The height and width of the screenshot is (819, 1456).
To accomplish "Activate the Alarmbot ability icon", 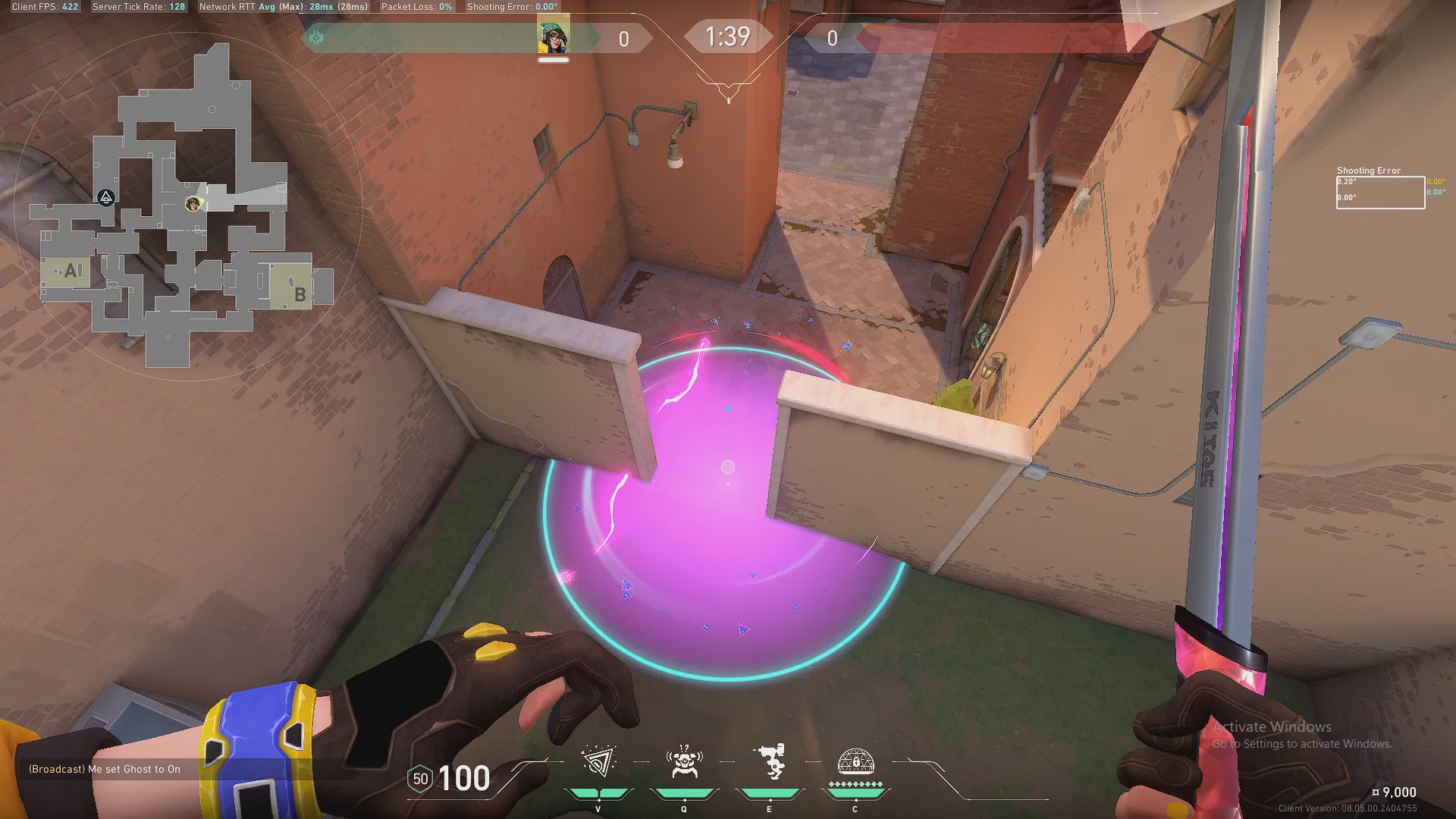I will tap(684, 762).
